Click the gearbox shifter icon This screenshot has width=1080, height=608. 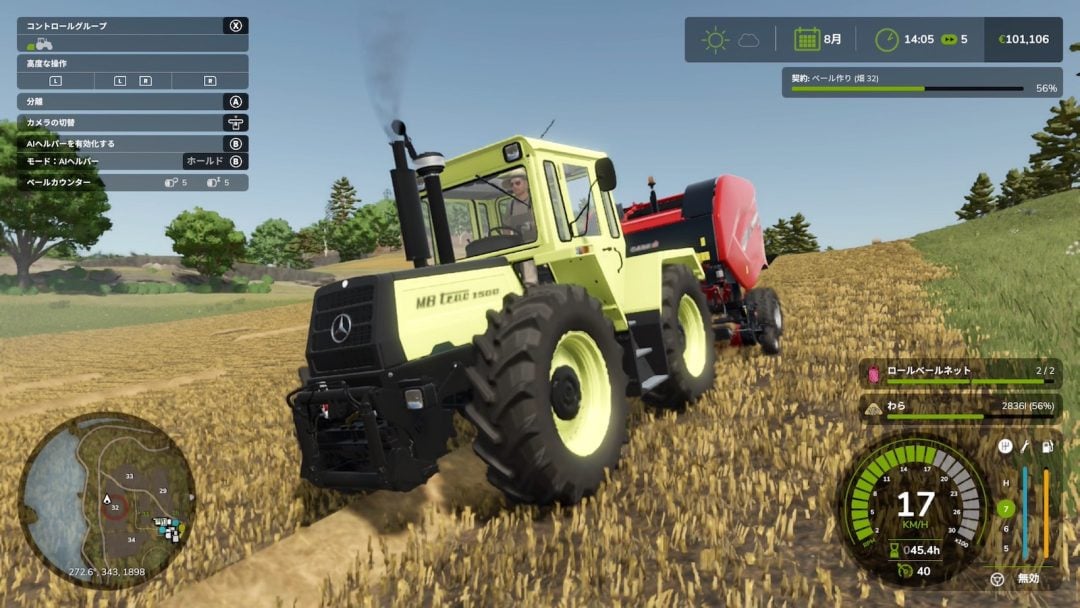[1005, 446]
